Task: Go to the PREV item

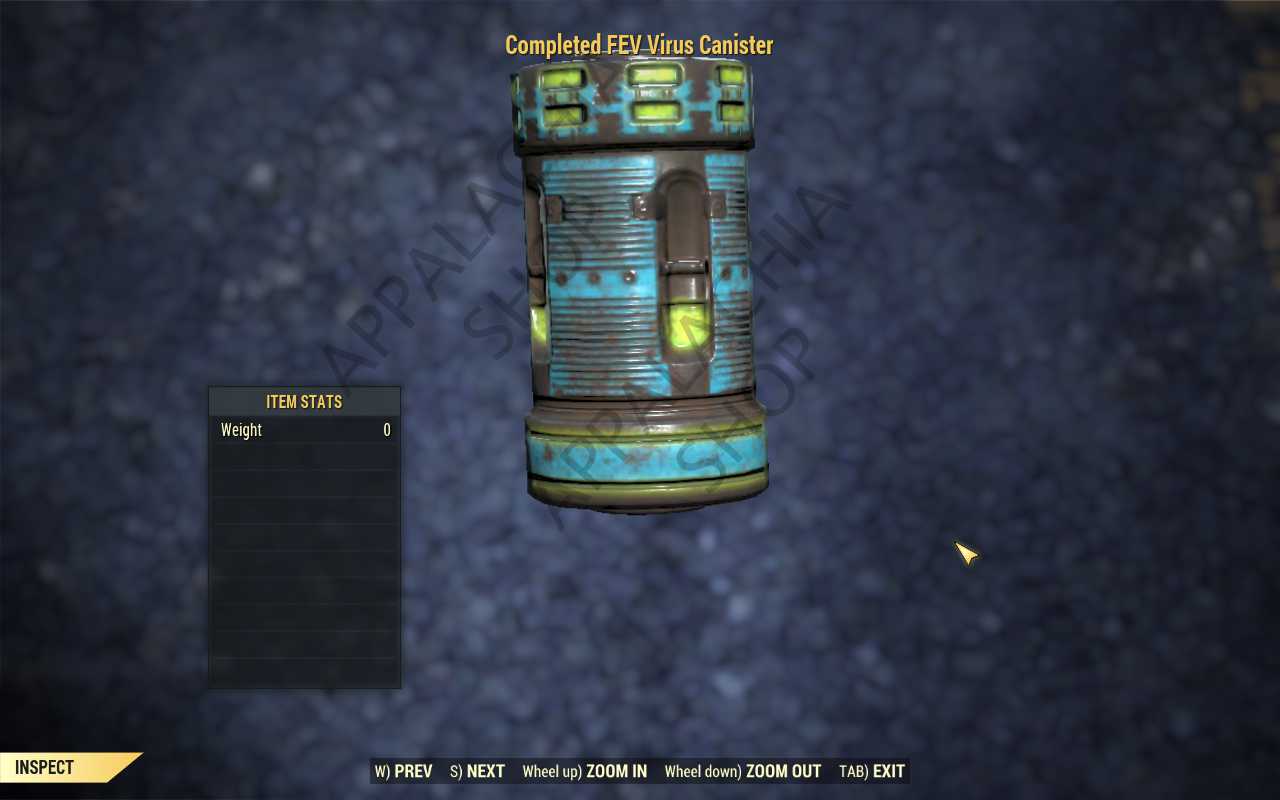Action: (x=404, y=771)
